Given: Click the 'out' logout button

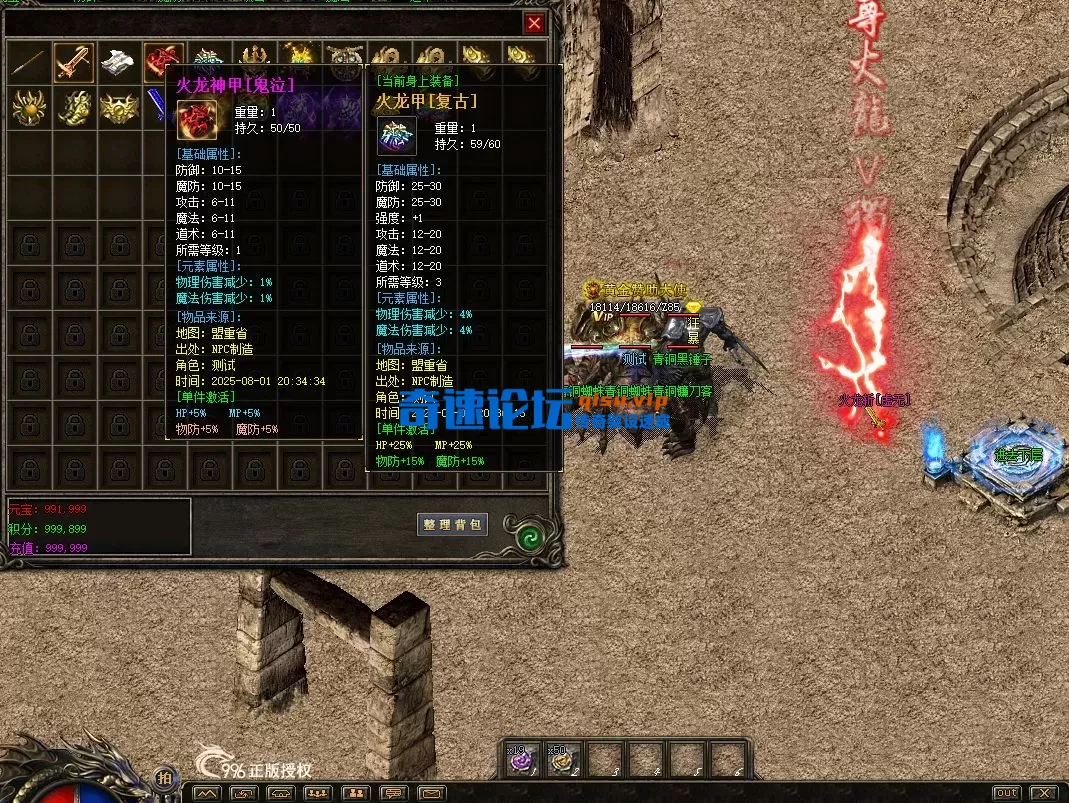Looking at the screenshot, I should coord(1006,793).
